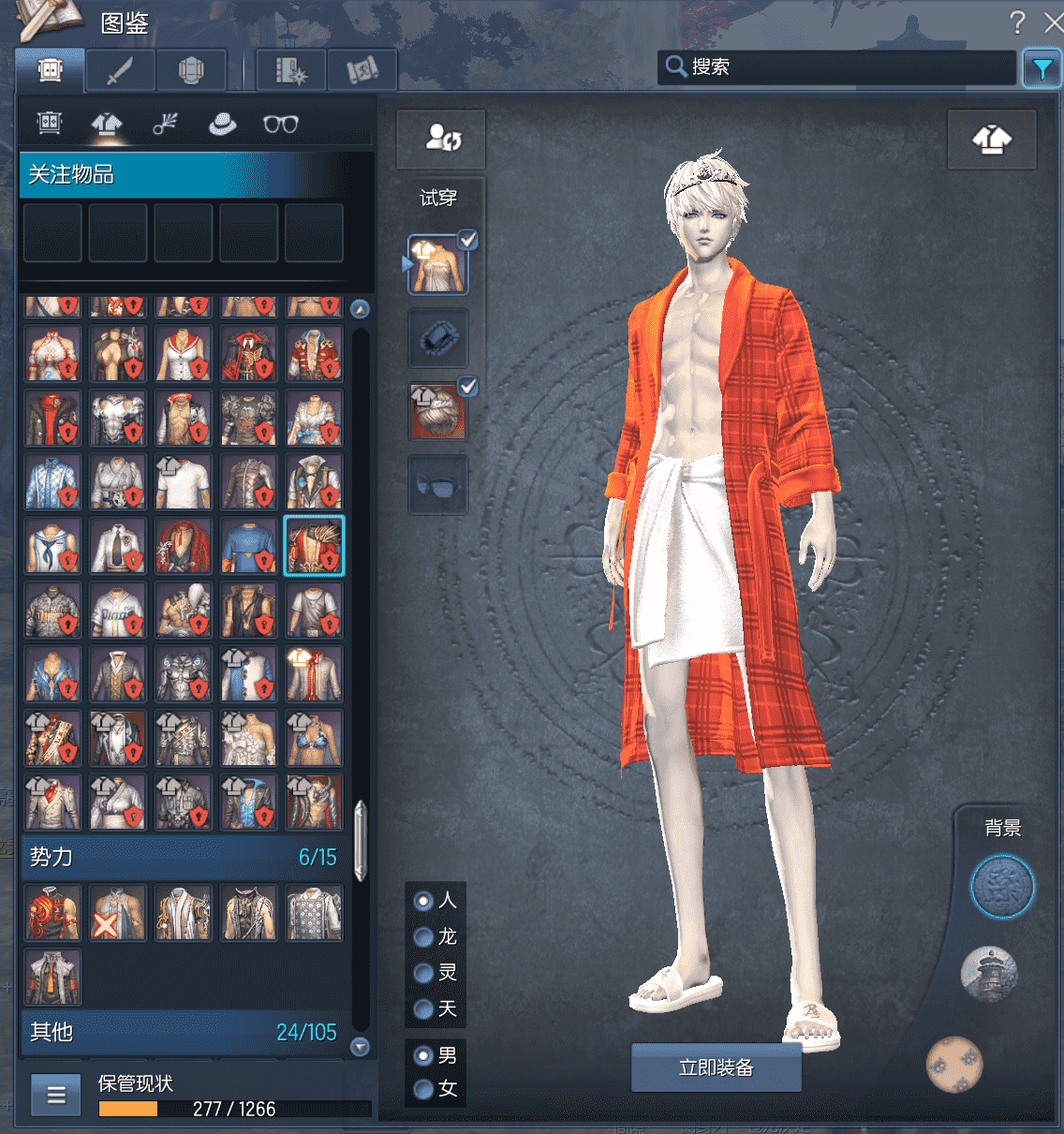Choose the temple building background

[989, 974]
